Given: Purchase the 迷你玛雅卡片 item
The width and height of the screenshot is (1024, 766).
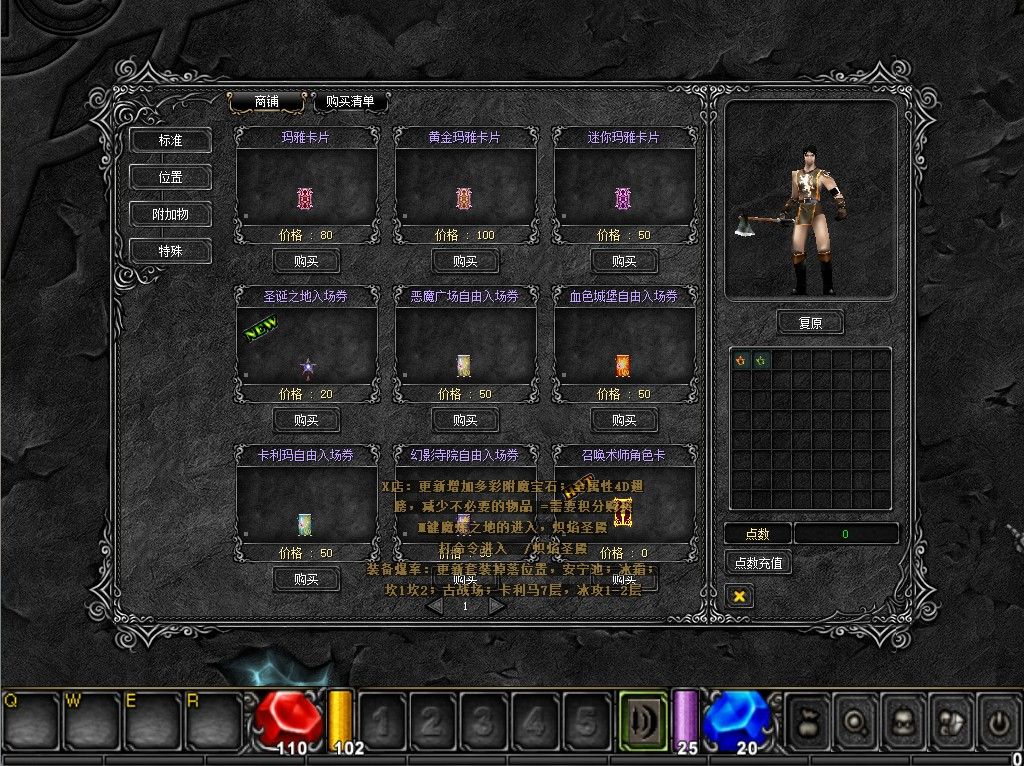Looking at the screenshot, I should coord(624,261).
